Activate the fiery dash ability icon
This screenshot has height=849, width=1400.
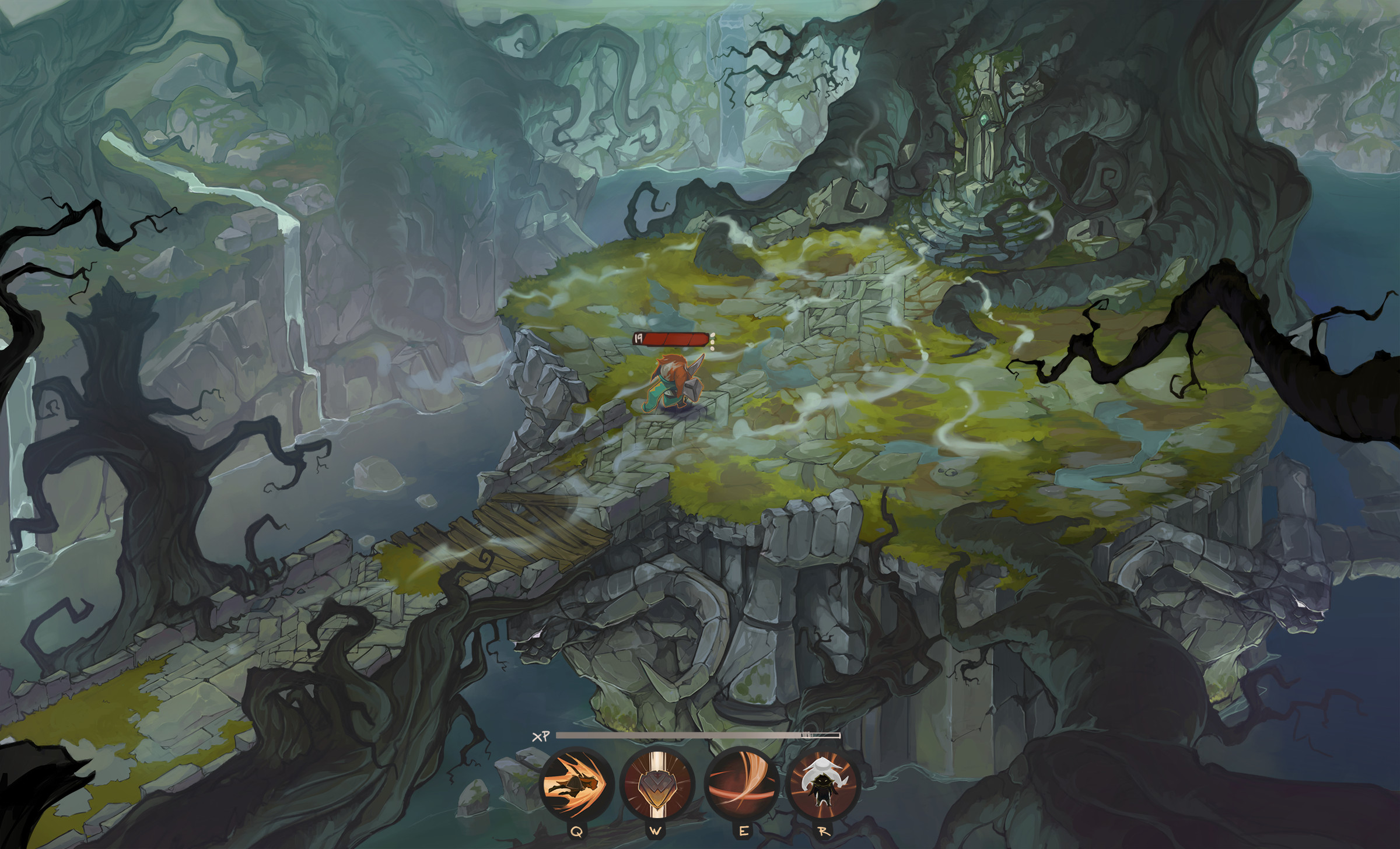coord(576,783)
